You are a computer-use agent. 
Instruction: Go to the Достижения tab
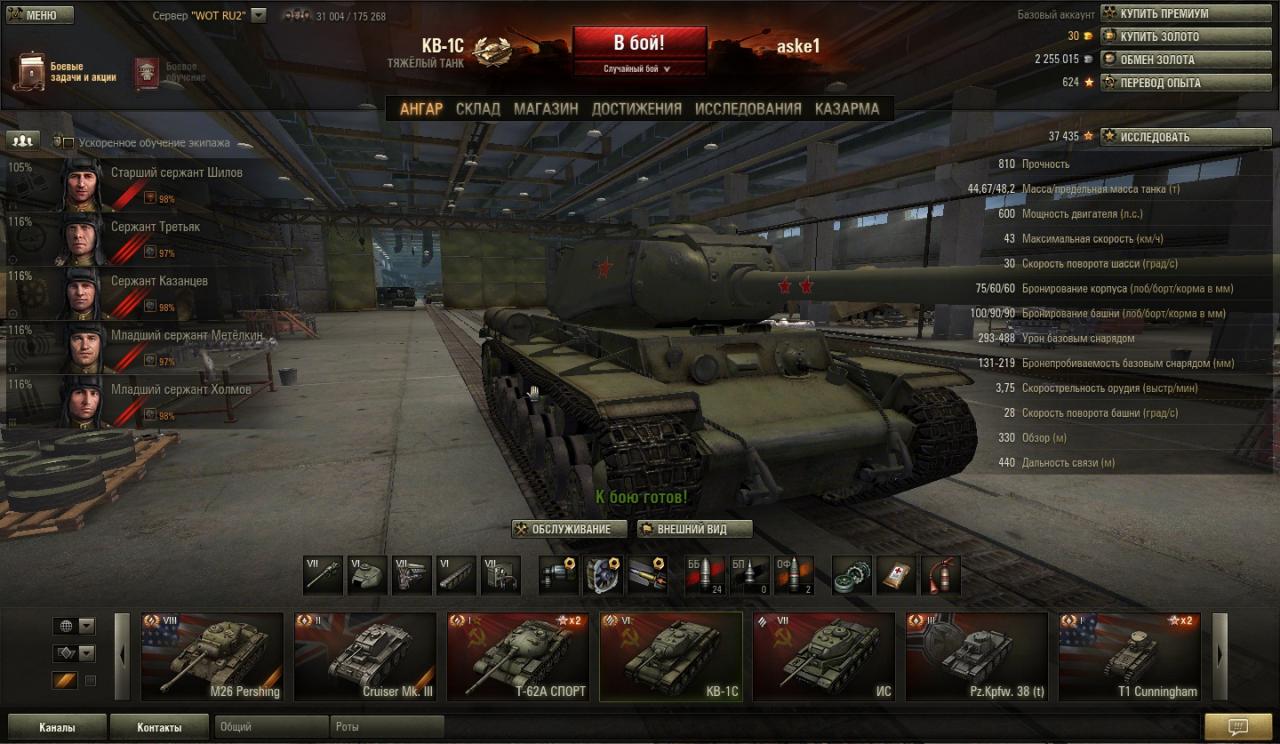click(636, 109)
